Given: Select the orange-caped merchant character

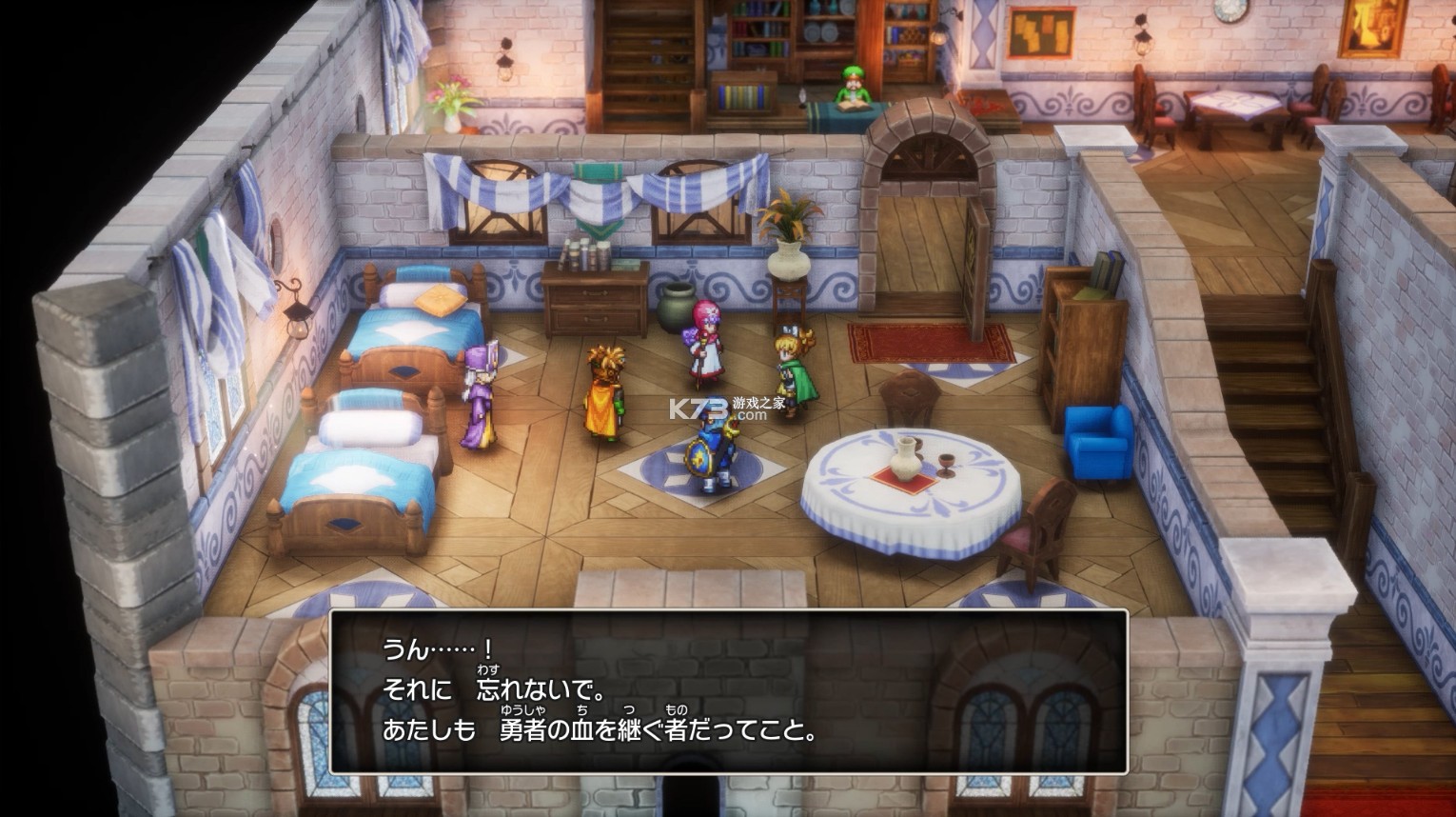Looking at the screenshot, I should [x=606, y=390].
